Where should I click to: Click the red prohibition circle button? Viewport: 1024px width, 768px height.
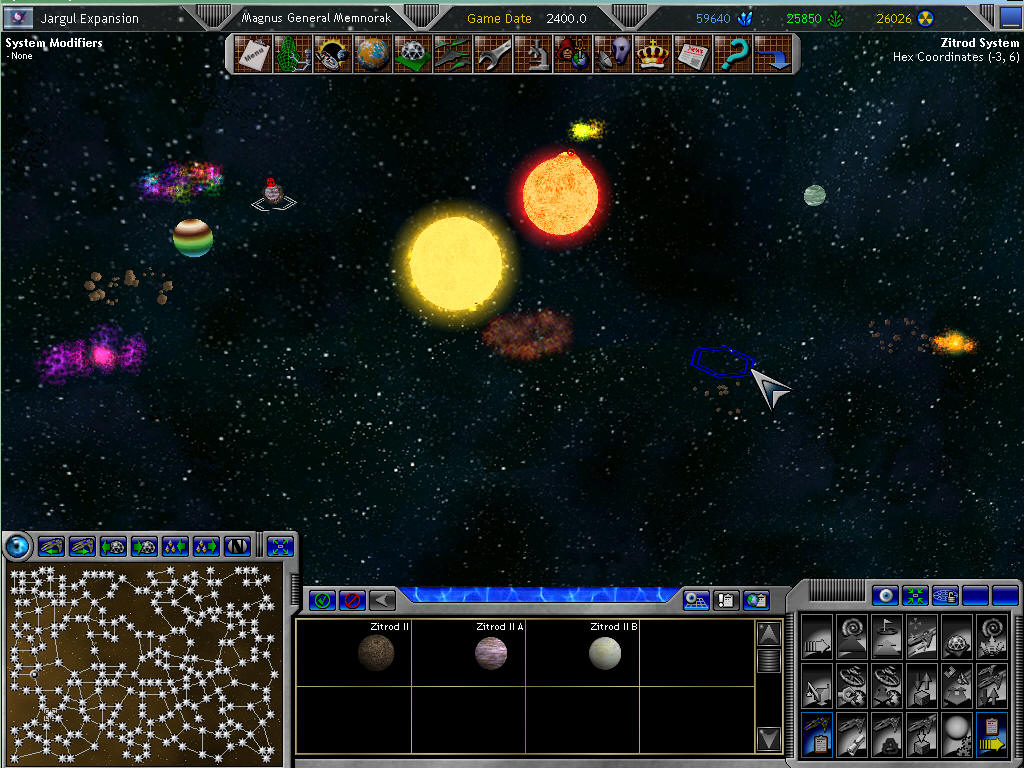[x=351, y=600]
